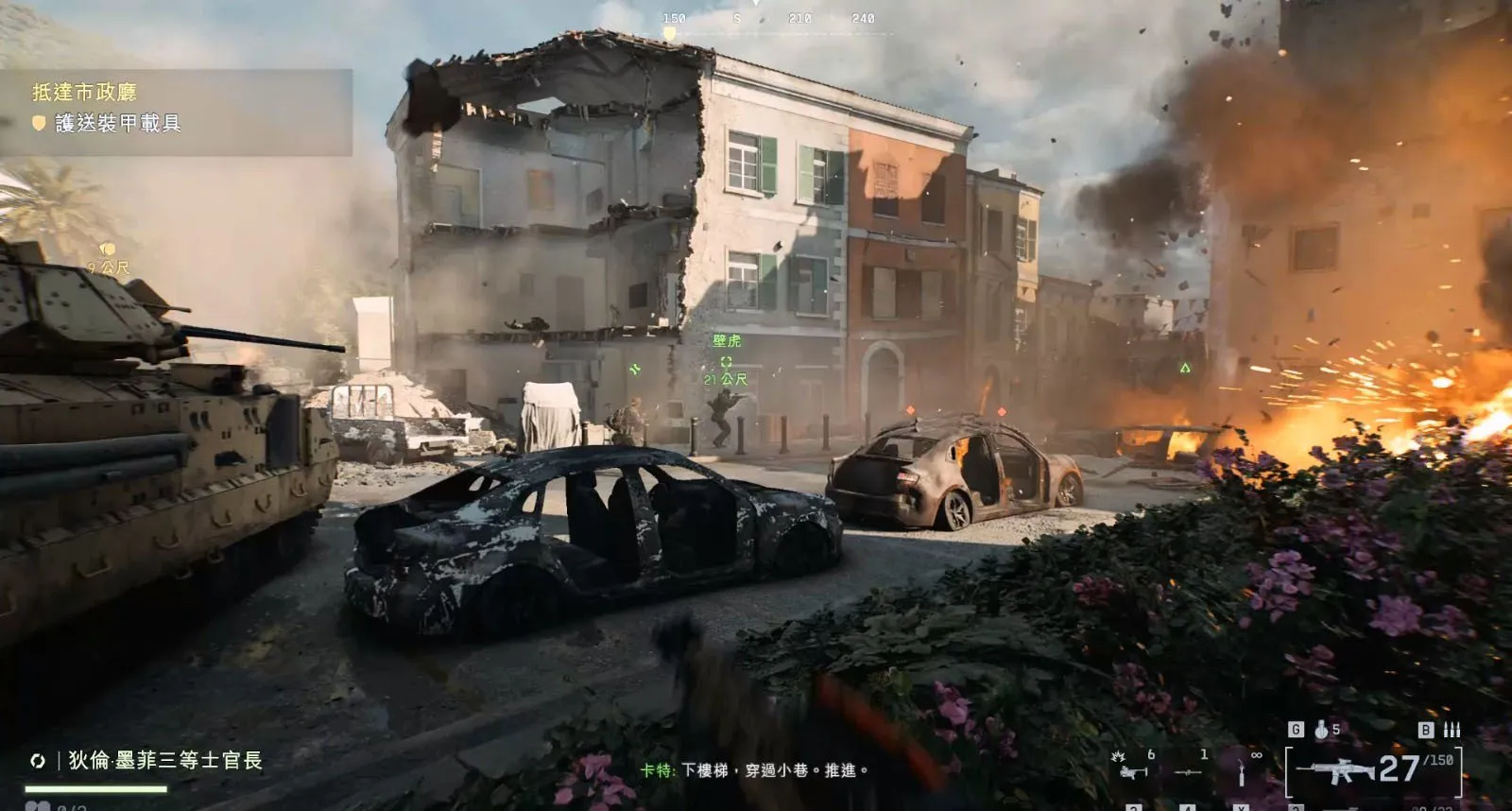
Task: Click the 狄倫·墨菲三等士官長 character name plate
Action: (164, 760)
